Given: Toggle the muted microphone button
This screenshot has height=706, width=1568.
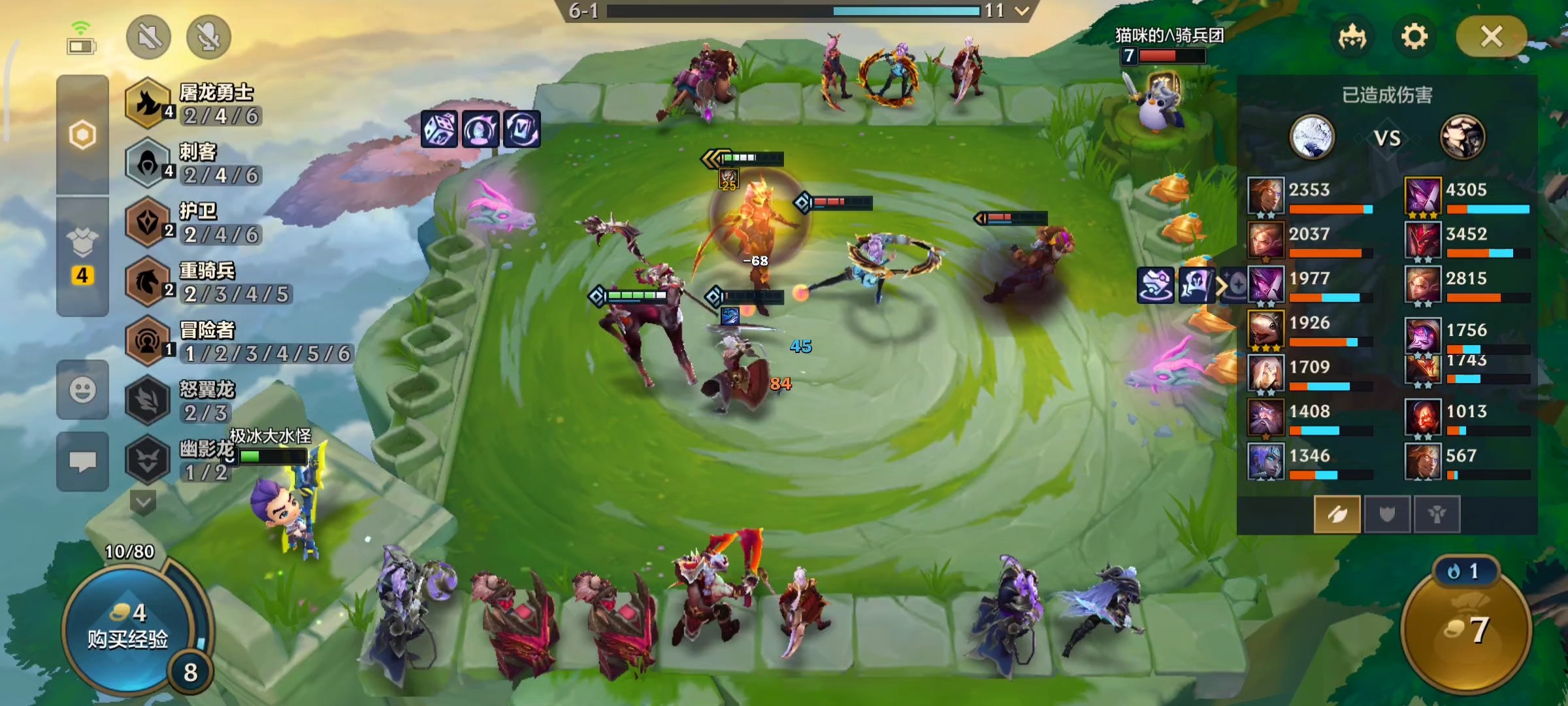Looking at the screenshot, I should pyautogui.click(x=208, y=37).
